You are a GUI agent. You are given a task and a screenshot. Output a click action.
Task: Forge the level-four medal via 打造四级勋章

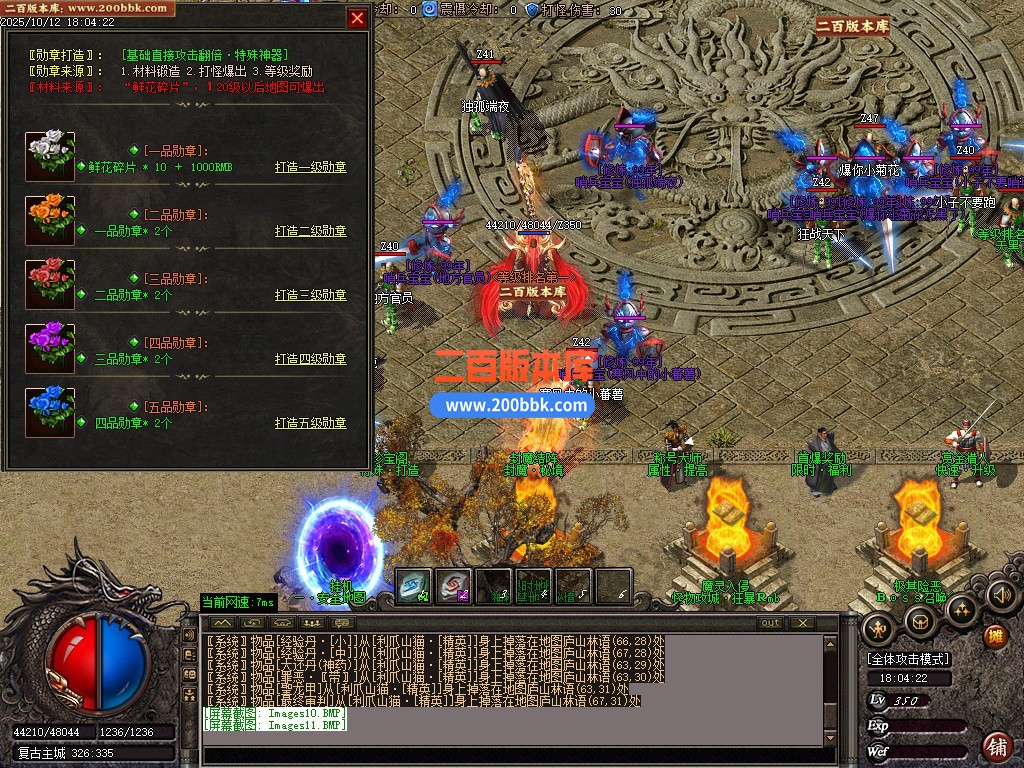point(311,359)
